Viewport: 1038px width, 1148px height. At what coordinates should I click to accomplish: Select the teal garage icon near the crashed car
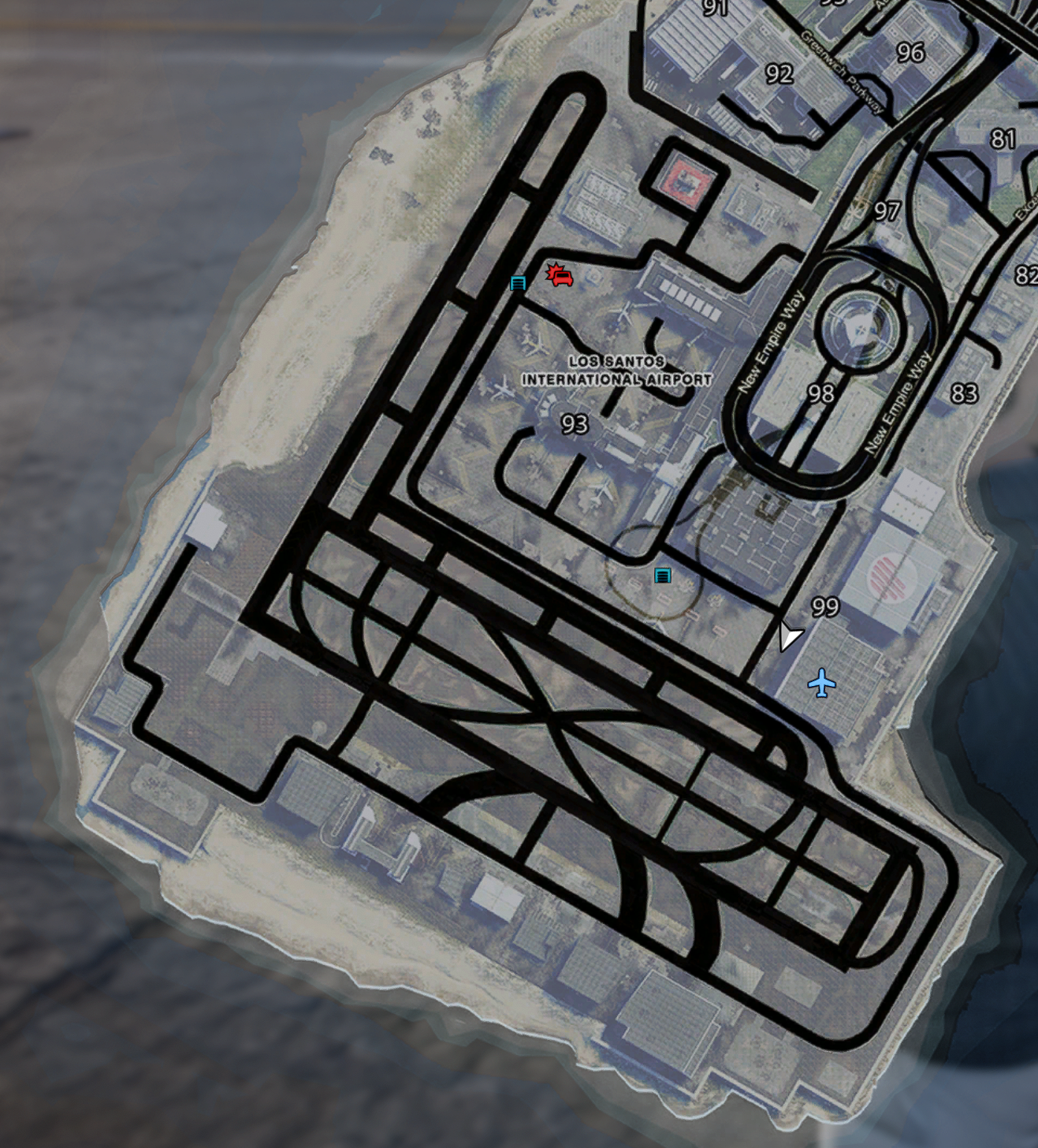(x=518, y=282)
